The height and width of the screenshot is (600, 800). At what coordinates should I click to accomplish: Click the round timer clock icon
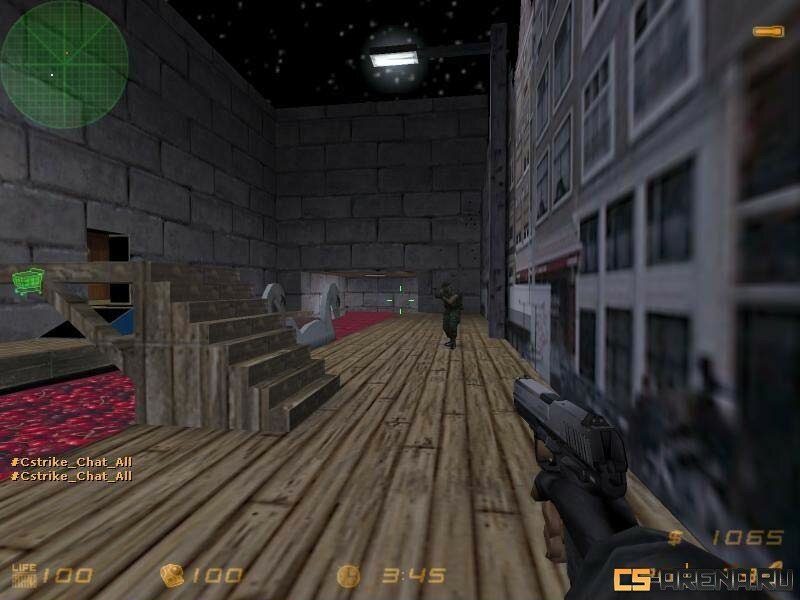(x=348, y=575)
